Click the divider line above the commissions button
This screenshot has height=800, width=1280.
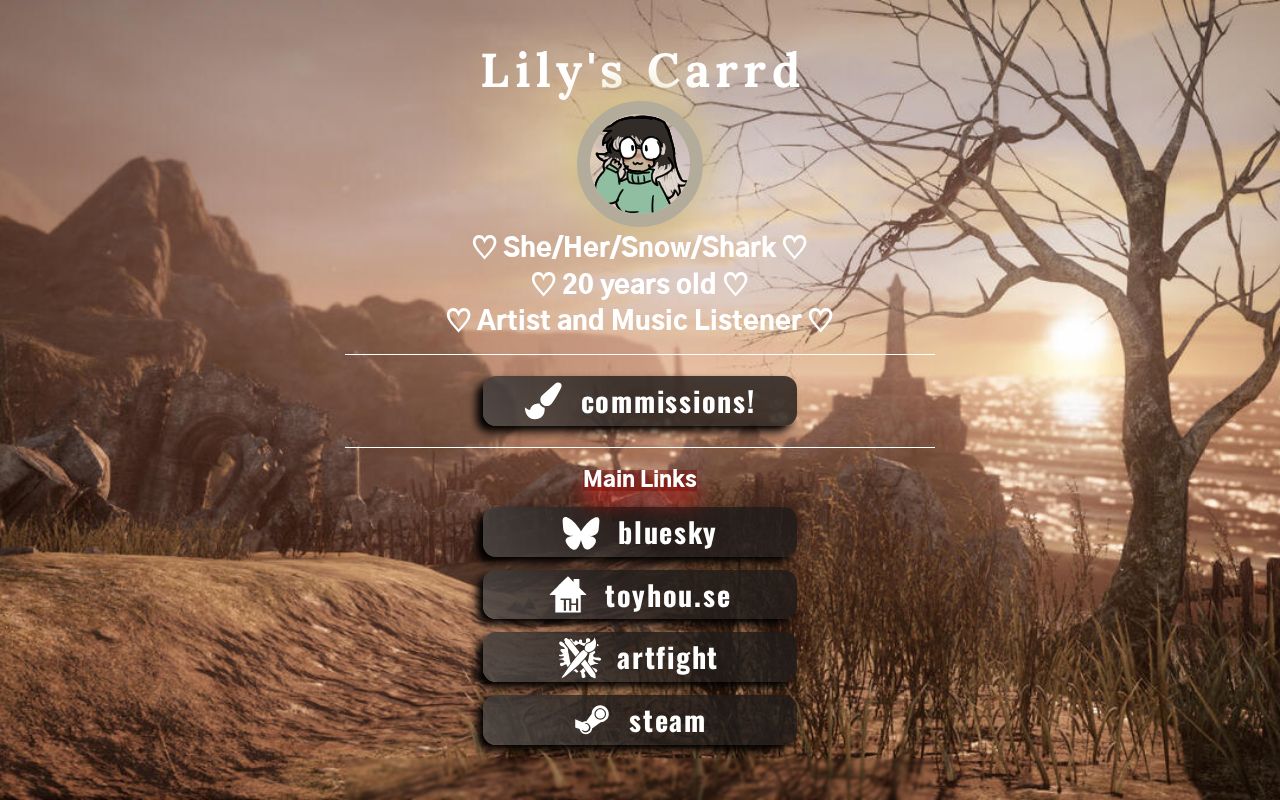[640, 355]
